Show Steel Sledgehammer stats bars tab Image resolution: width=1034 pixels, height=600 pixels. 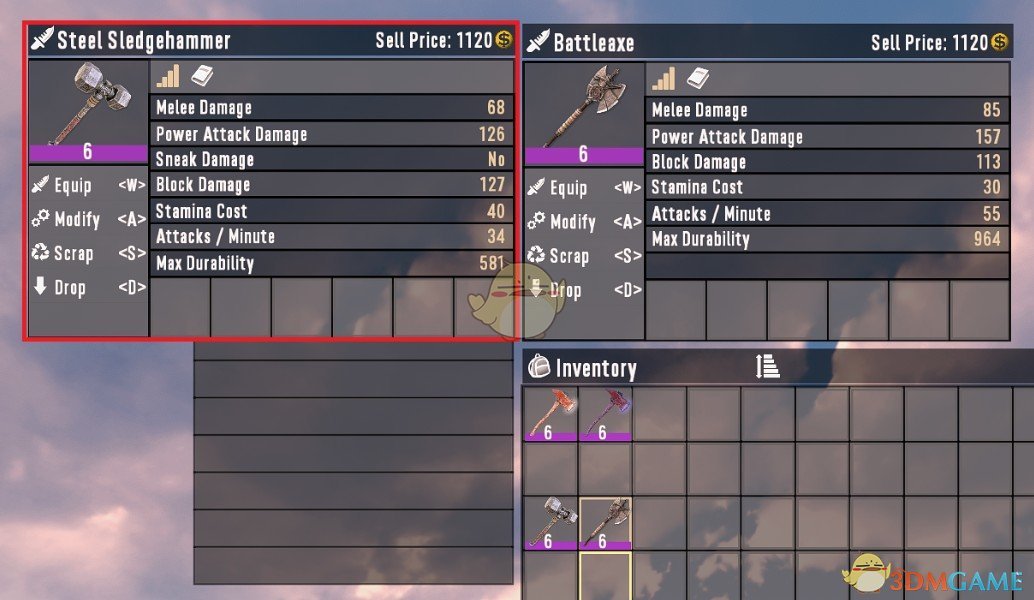point(168,76)
